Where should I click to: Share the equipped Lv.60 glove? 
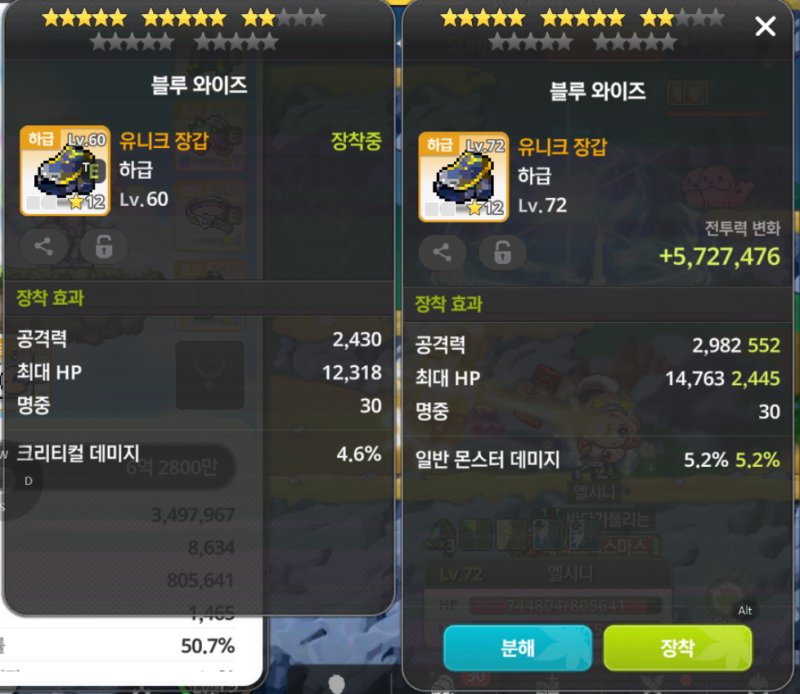(44, 246)
